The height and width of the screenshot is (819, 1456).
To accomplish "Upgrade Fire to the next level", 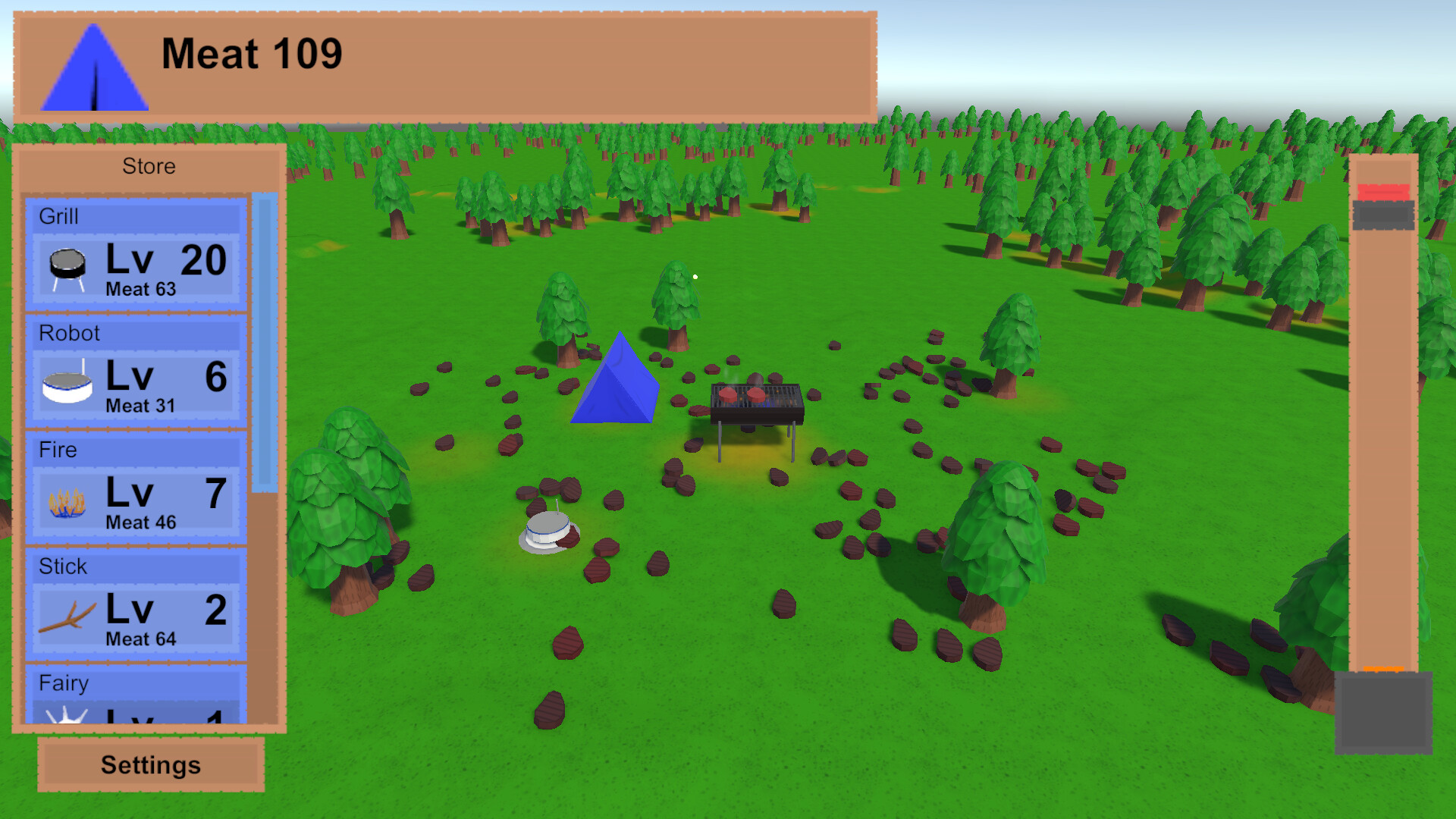I will click(136, 502).
